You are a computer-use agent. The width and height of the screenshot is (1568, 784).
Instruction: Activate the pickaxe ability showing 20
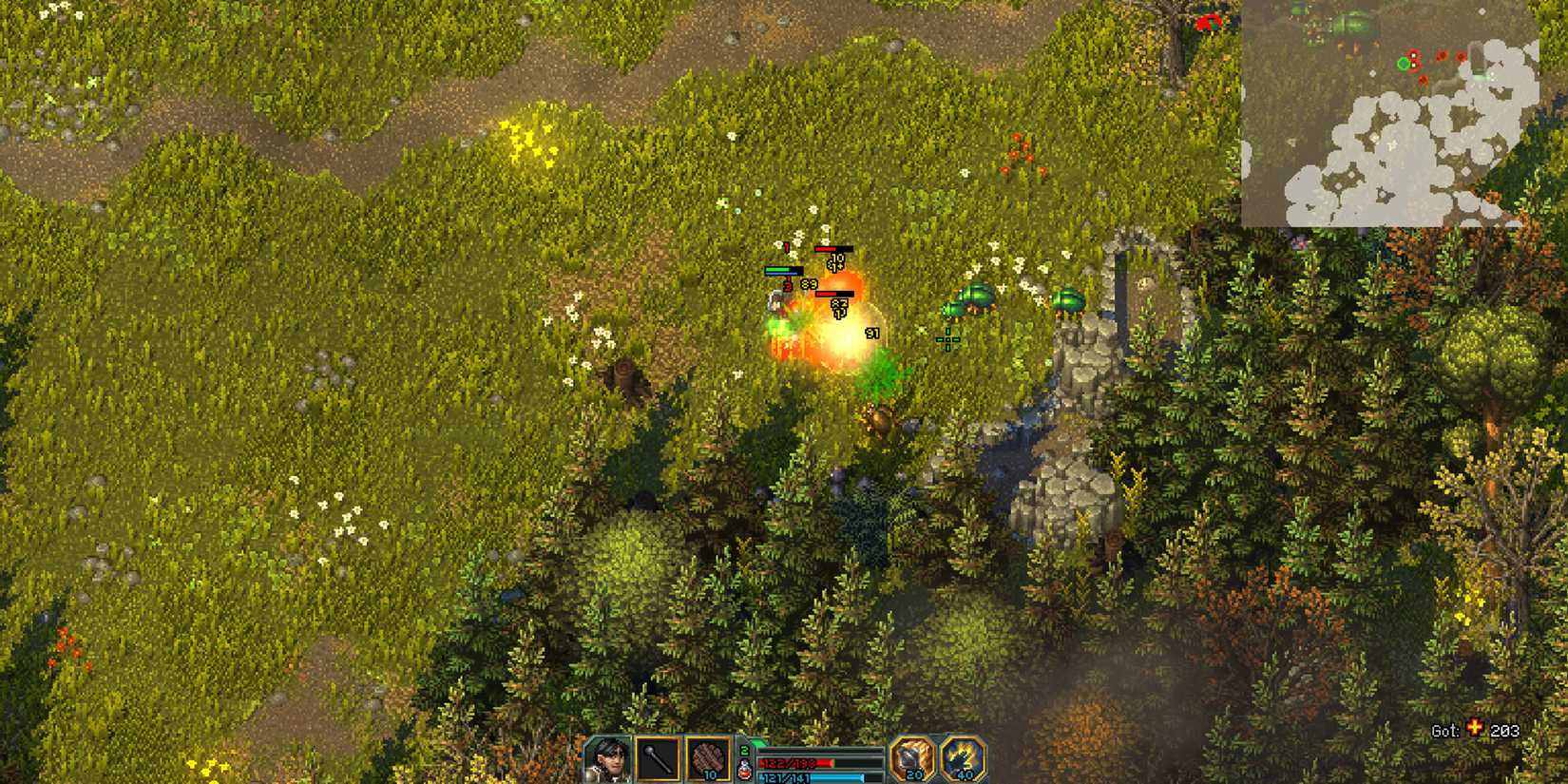point(912,757)
